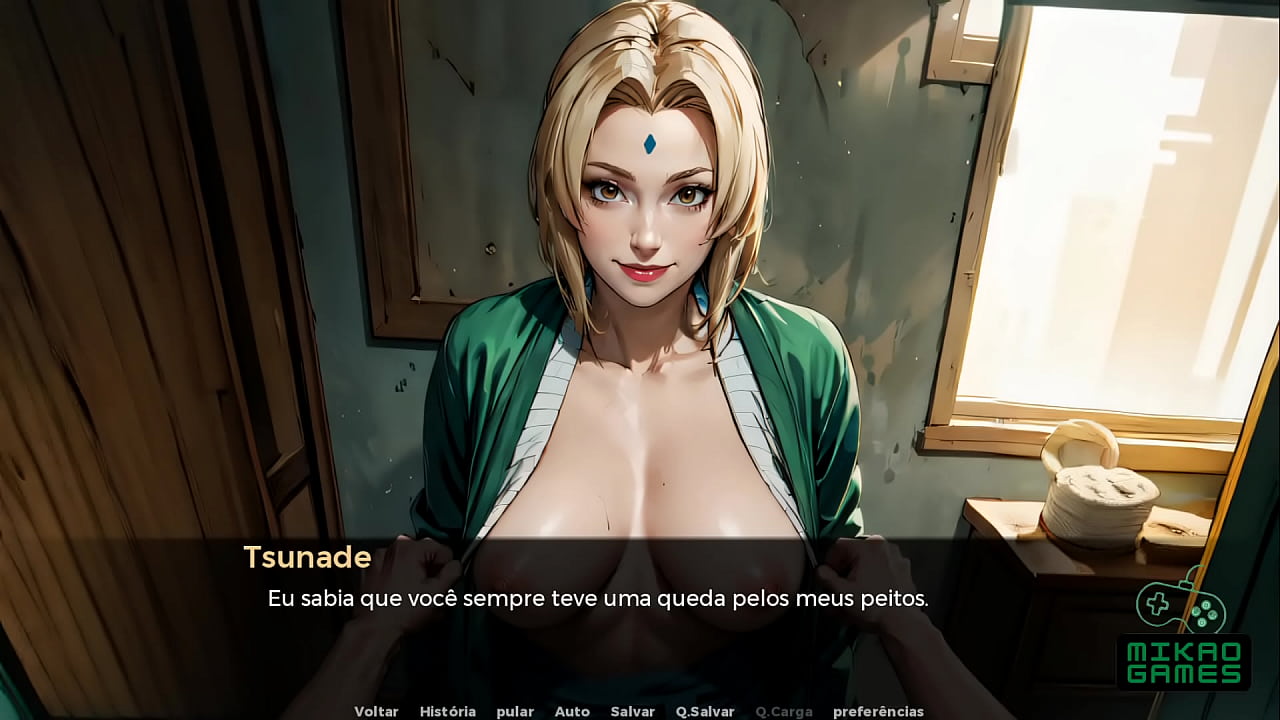Viewport: 1280px width, 720px height.
Task: Open the Salvar save menu
Action: [633, 711]
